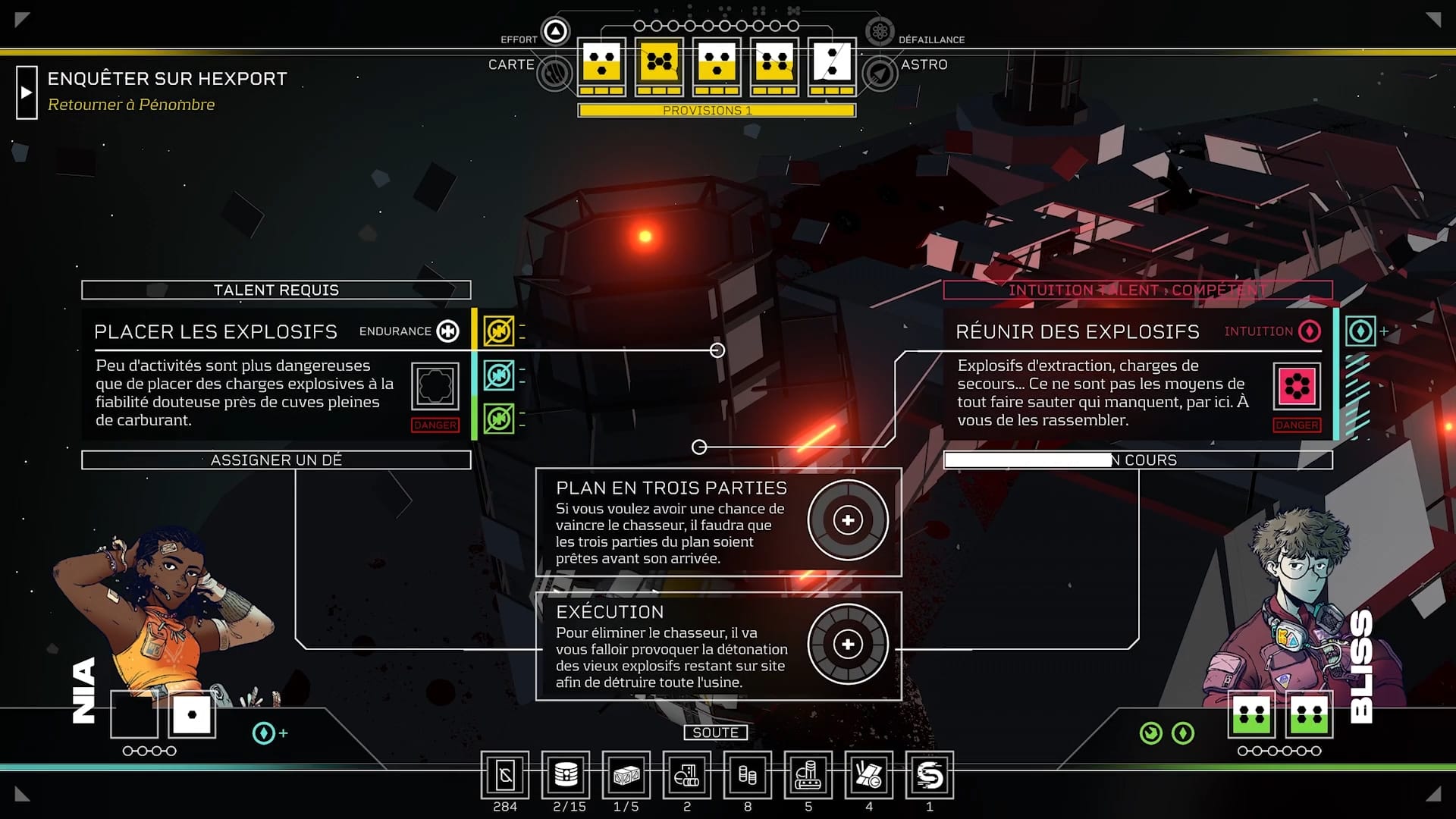Viewport: 1456px width, 819px height.
Task: Click the Effort triangle icon
Action: tap(556, 31)
